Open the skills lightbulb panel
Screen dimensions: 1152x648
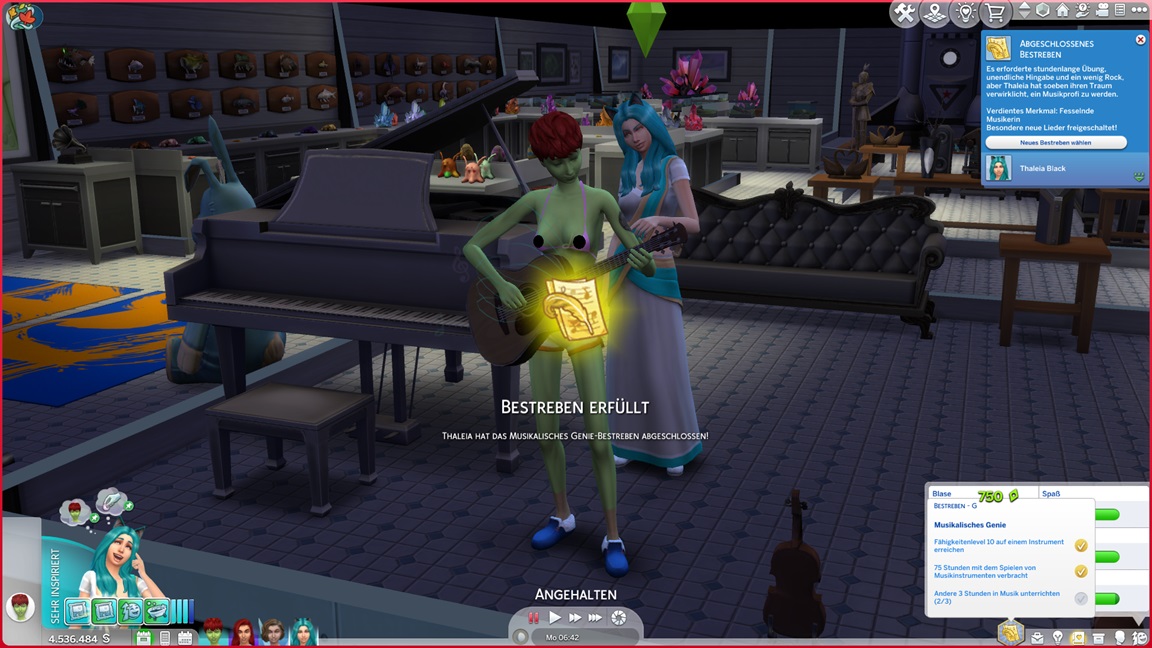click(1057, 637)
